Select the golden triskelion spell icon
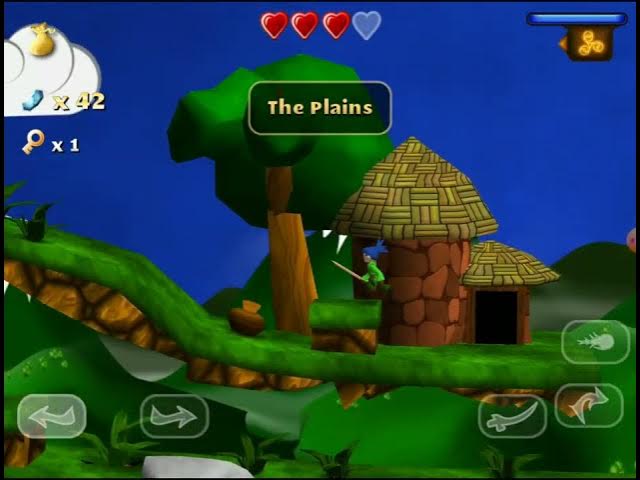This screenshot has height=480, width=640. pyautogui.click(x=590, y=42)
